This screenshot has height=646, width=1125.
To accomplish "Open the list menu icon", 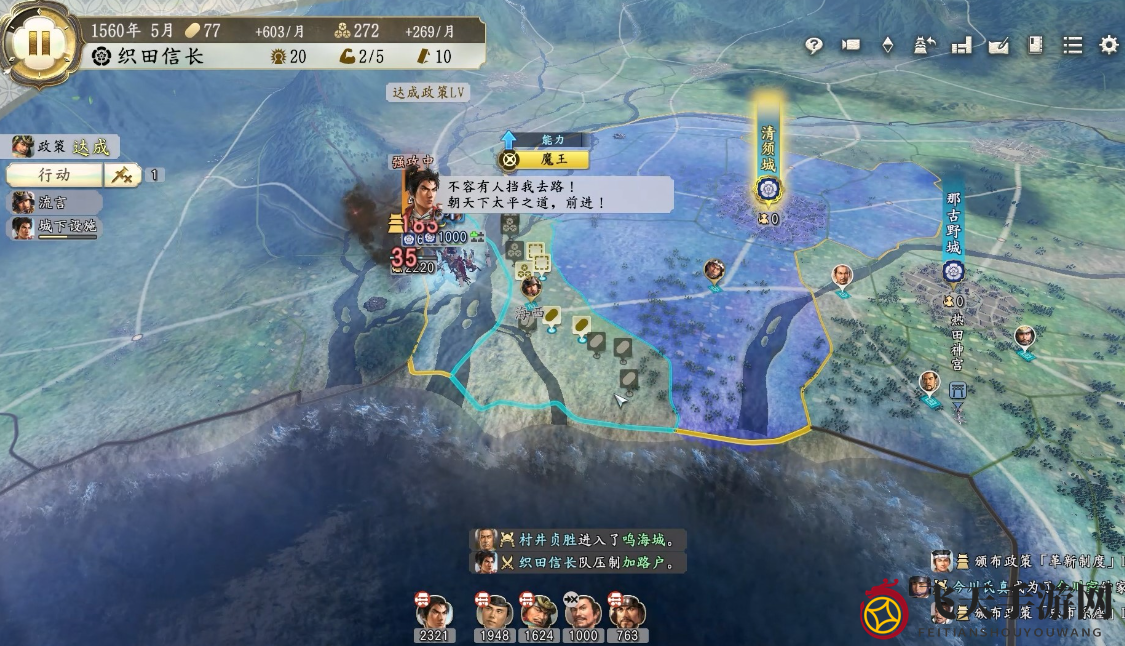I will [x=1072, y=45].
